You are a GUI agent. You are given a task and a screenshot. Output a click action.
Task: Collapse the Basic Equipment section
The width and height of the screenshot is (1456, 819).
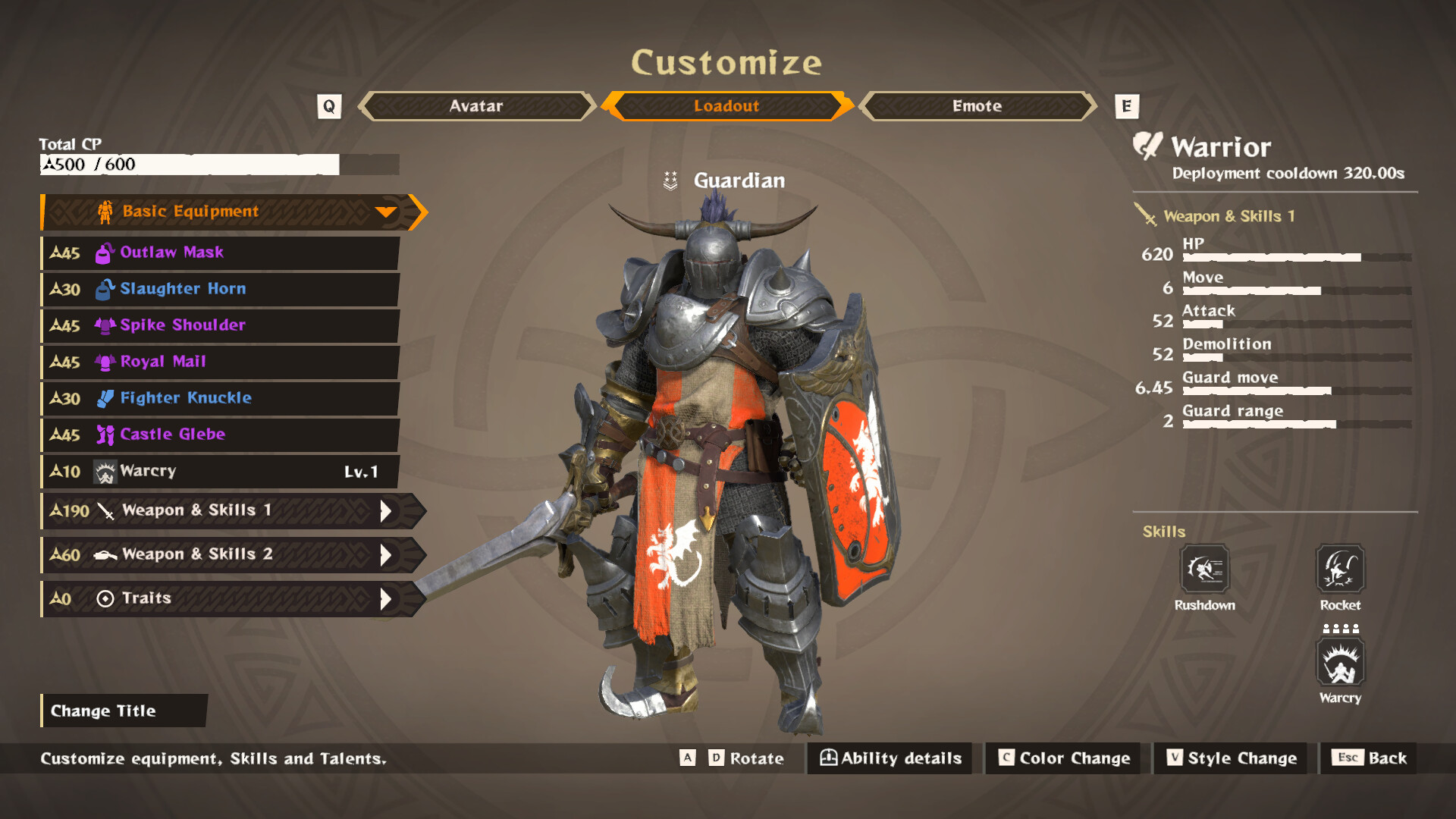[388, 212]
